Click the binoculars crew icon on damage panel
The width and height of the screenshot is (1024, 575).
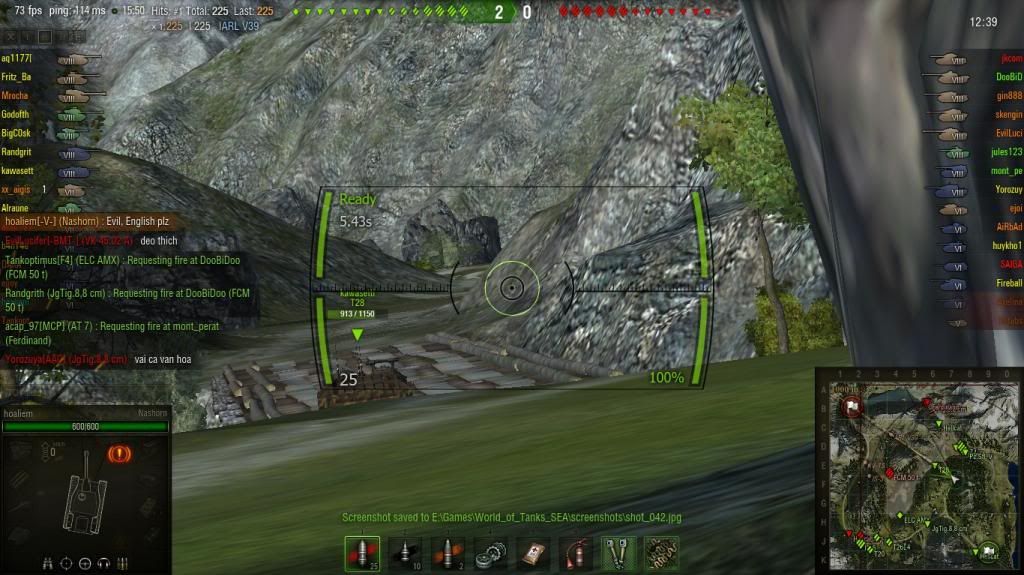coord(48,563)
